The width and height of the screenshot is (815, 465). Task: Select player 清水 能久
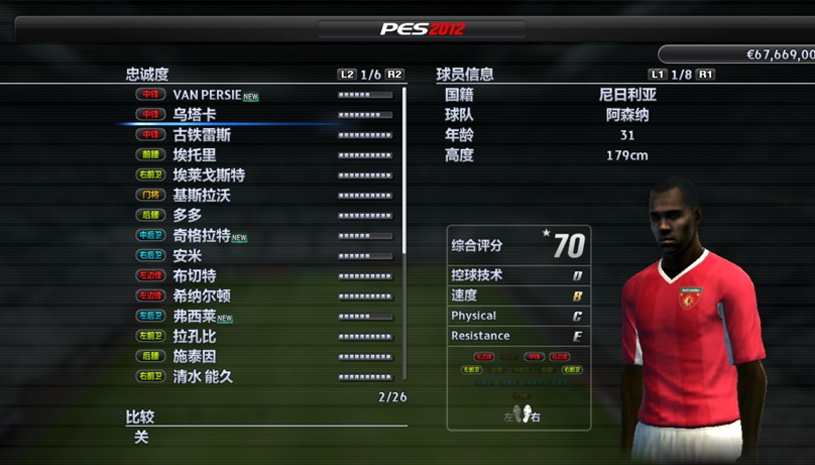pyautogui.click(x=203, y=376)
